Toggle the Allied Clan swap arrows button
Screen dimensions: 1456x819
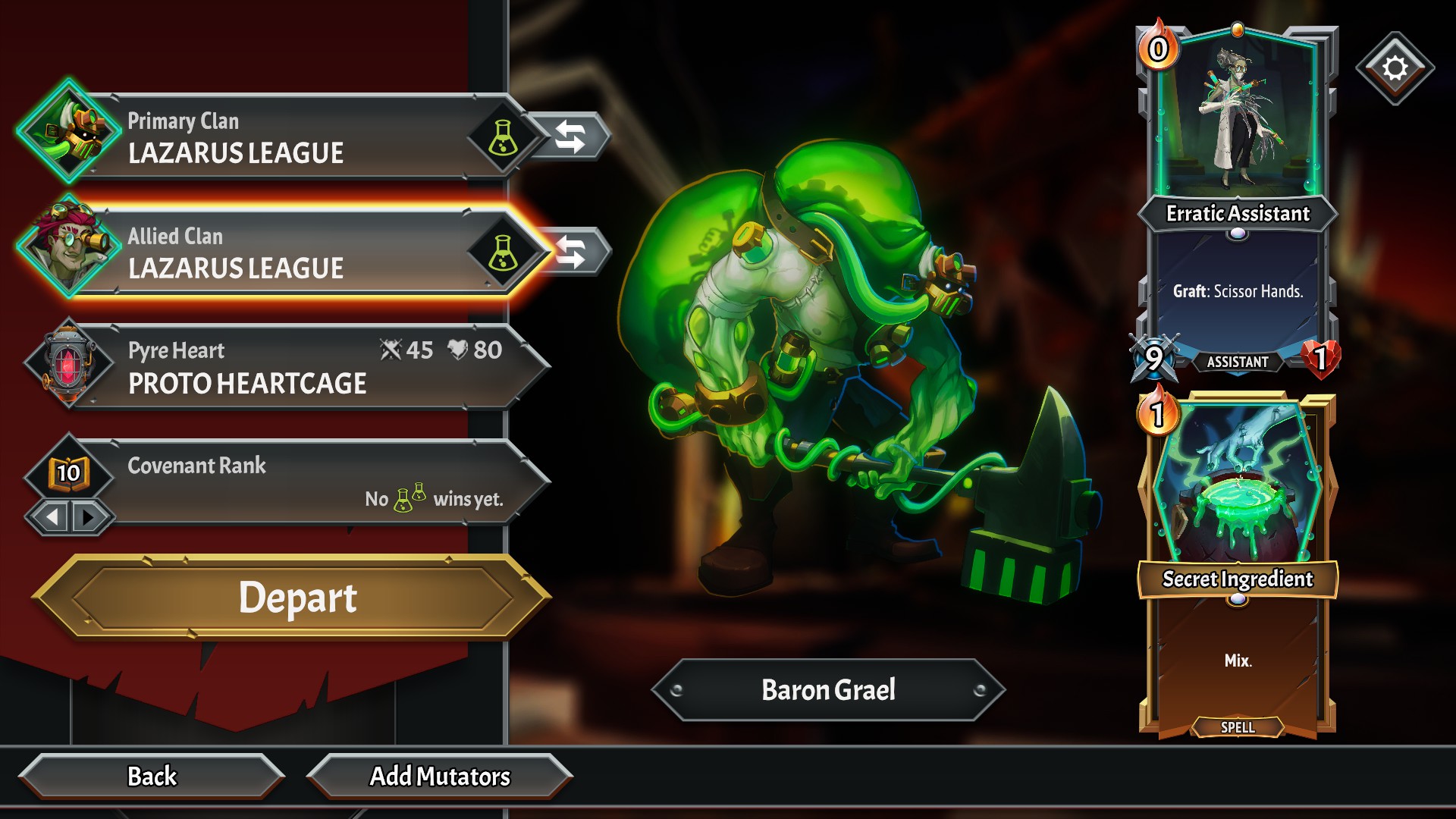573,253
